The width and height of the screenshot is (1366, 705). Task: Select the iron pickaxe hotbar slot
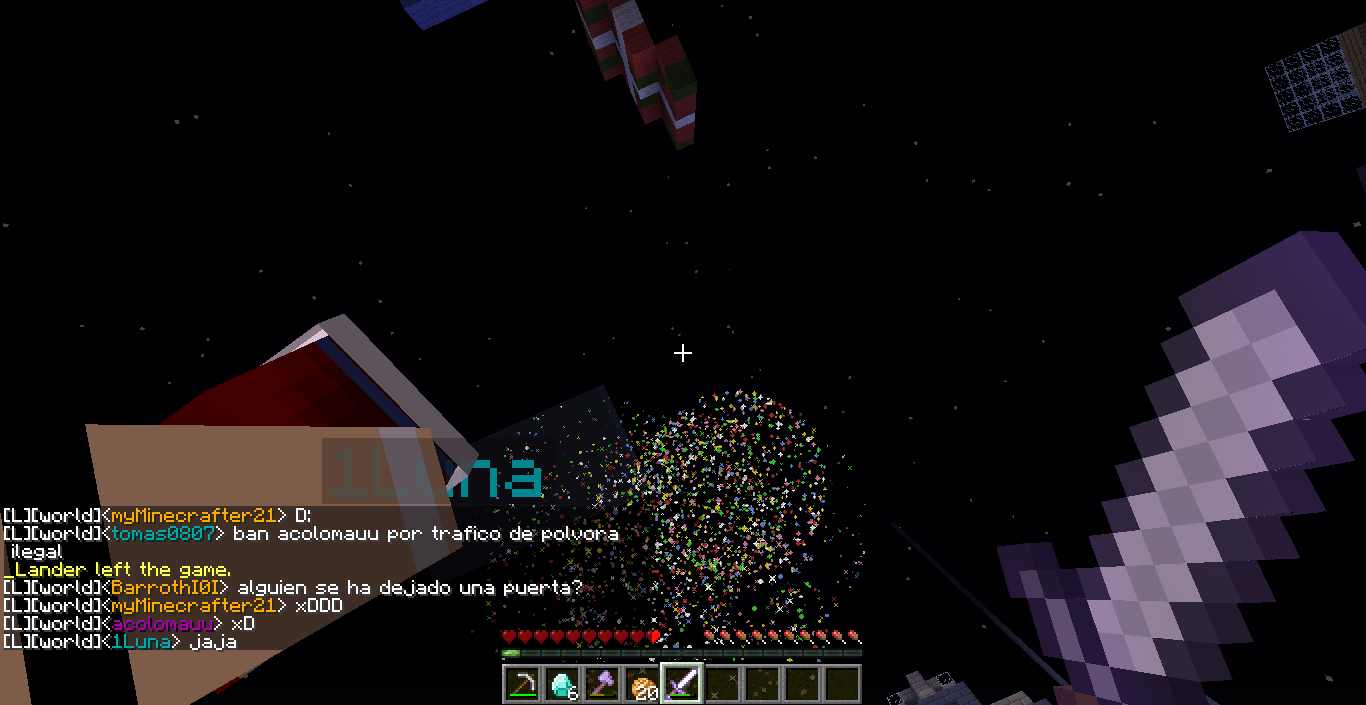click(x=522, y=684)
